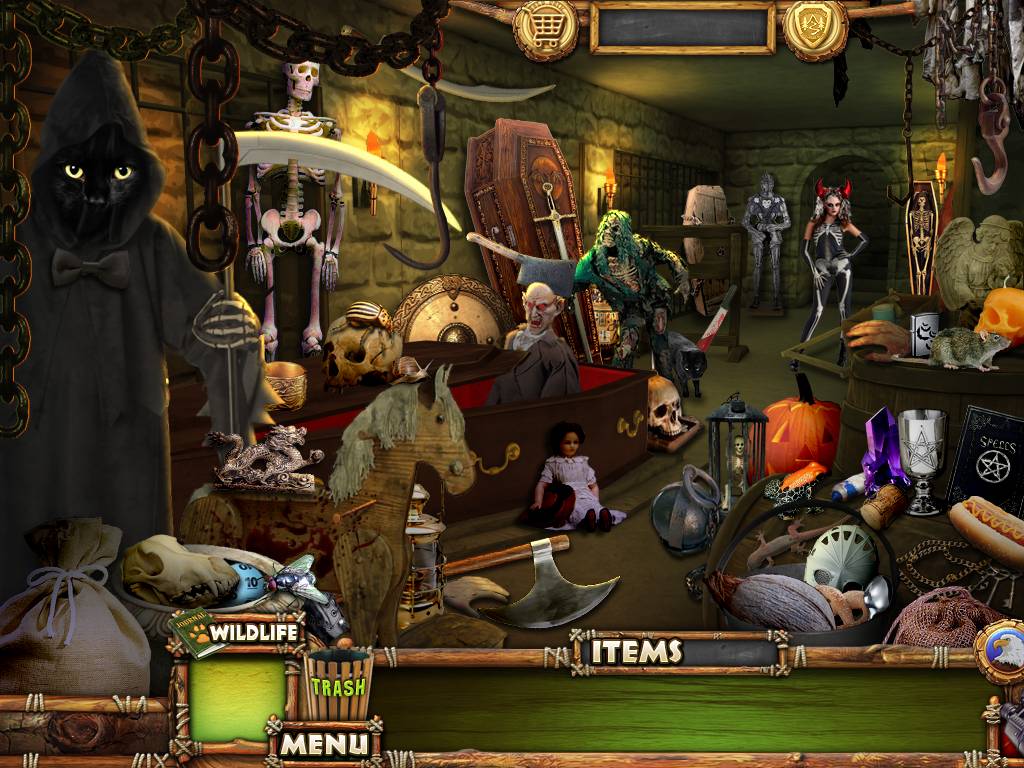Click the Items list label
This screenshot has height=768, width=1024.
pos(636,652)
